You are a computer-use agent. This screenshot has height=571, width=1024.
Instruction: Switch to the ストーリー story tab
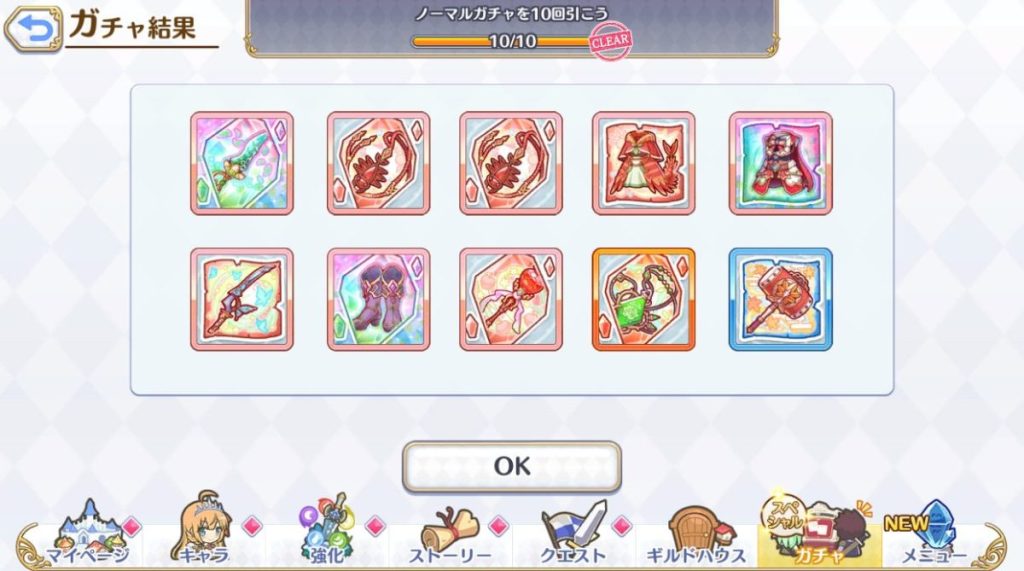coord(449,535)
